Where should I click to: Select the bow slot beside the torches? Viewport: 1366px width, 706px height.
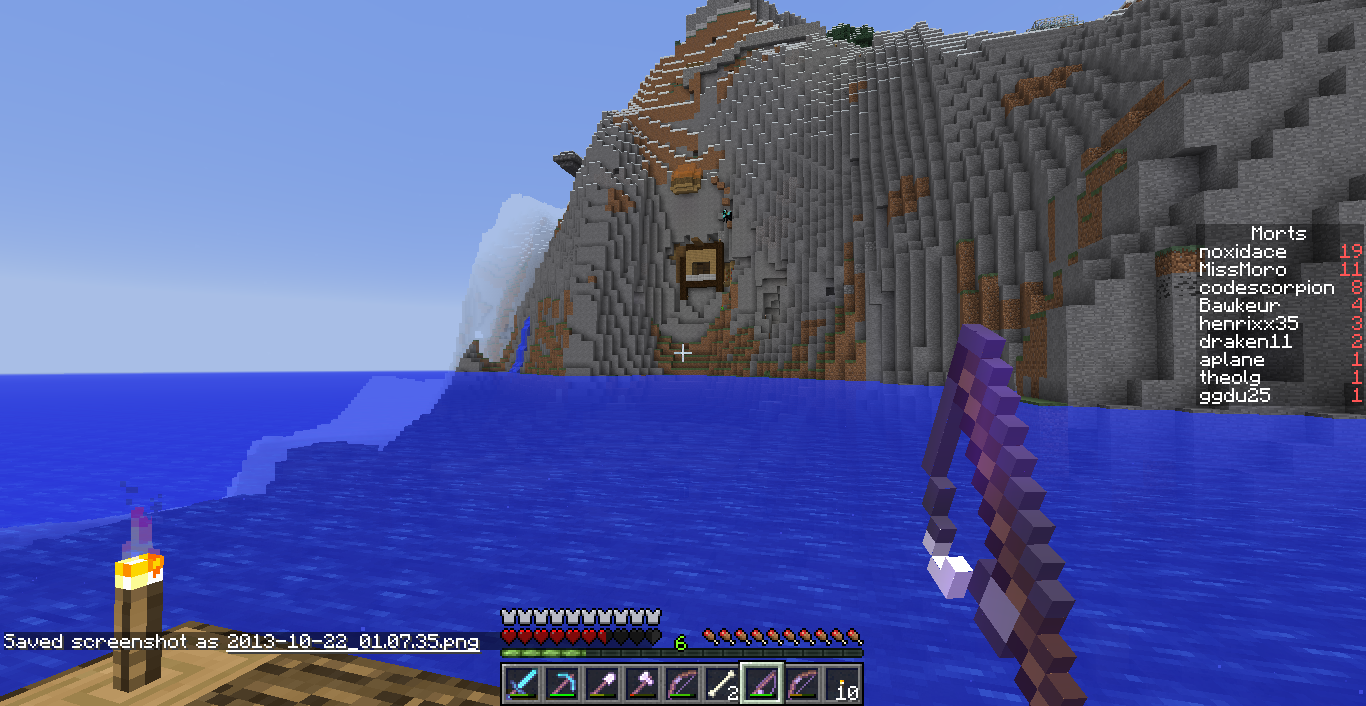[x=802, y=685]
